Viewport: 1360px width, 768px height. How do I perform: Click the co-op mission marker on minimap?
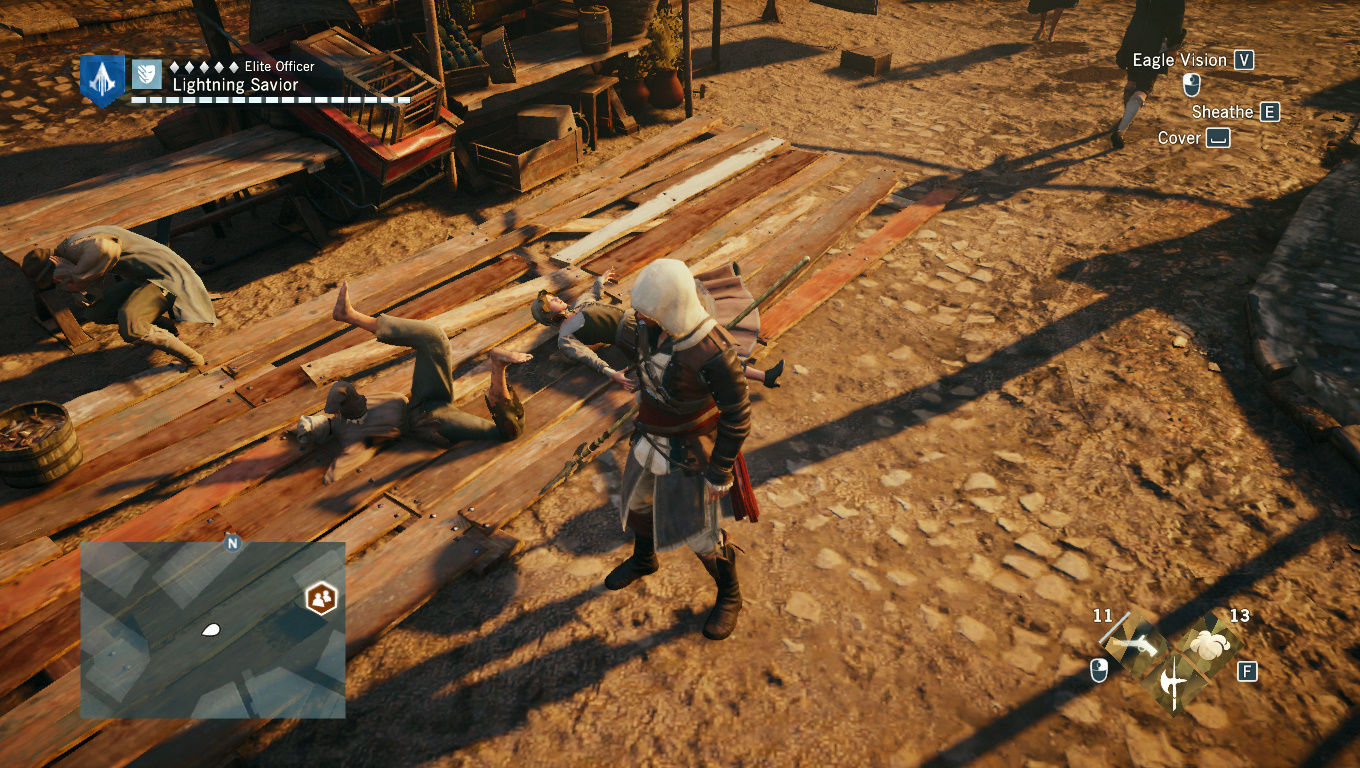coord(321,598)
